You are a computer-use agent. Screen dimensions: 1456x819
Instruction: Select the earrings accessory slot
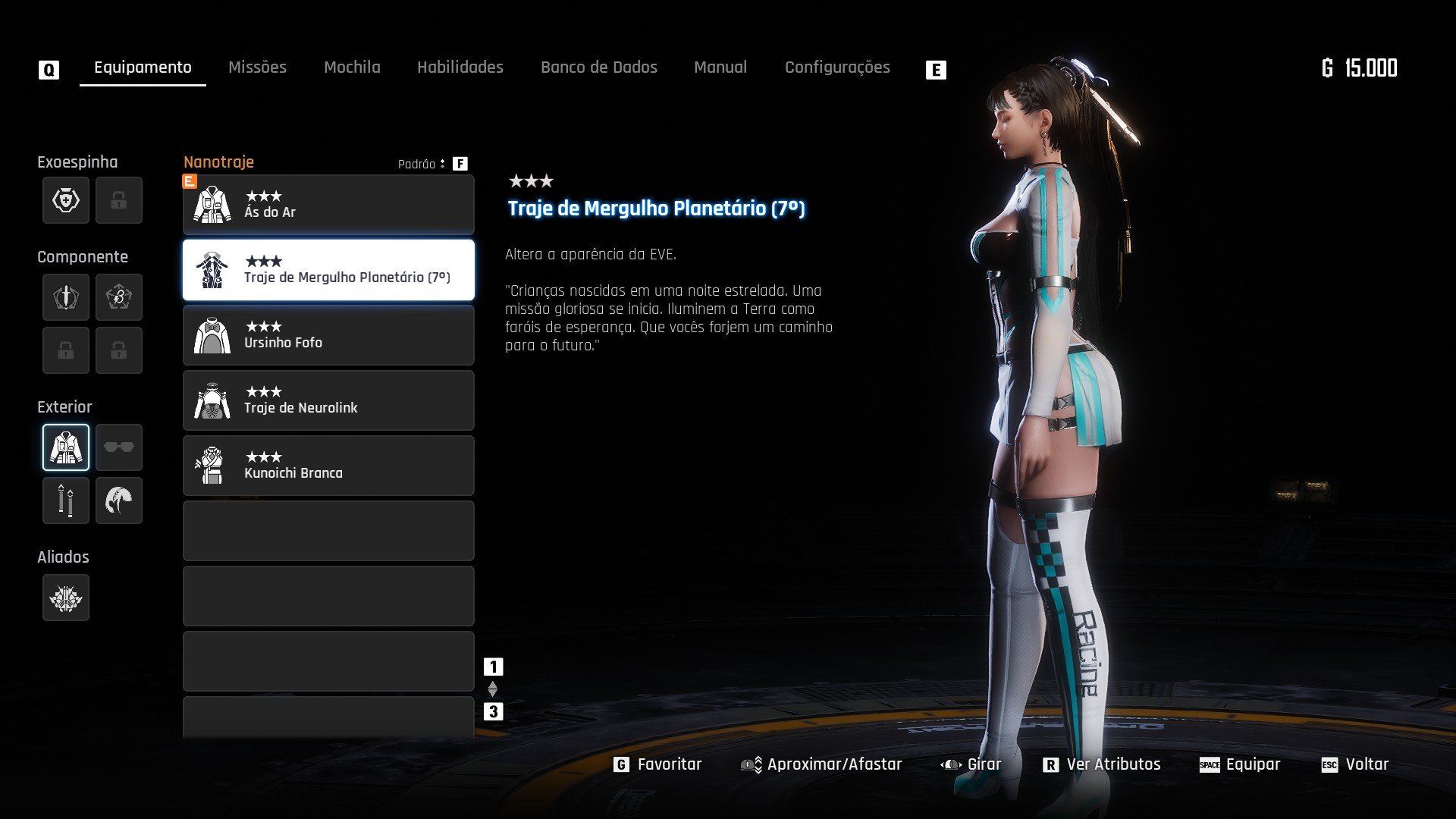66,500
